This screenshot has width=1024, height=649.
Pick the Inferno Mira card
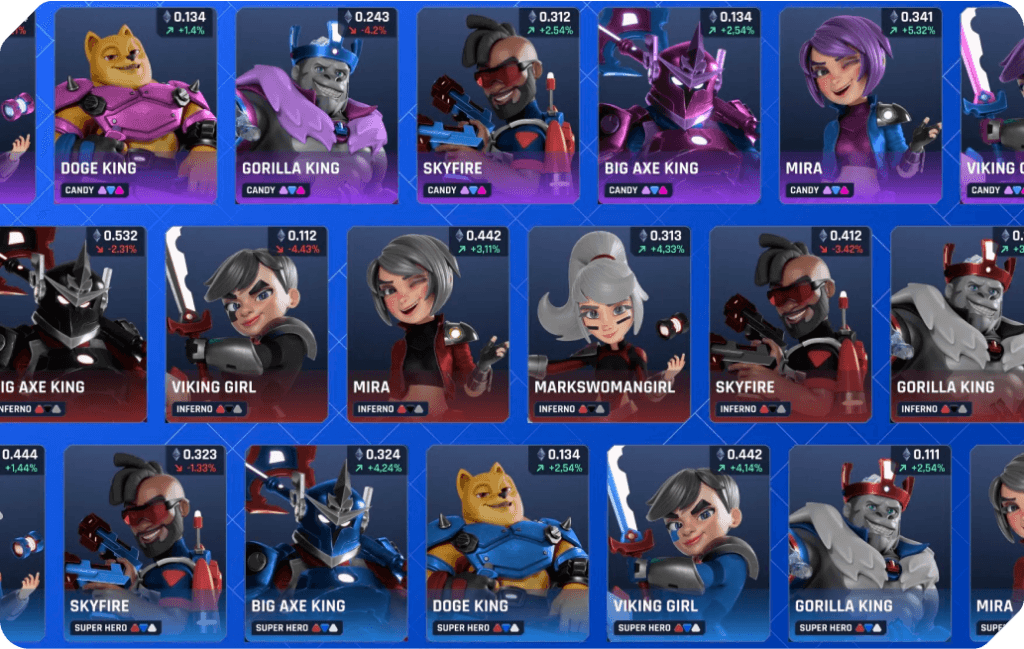(428, 324)
